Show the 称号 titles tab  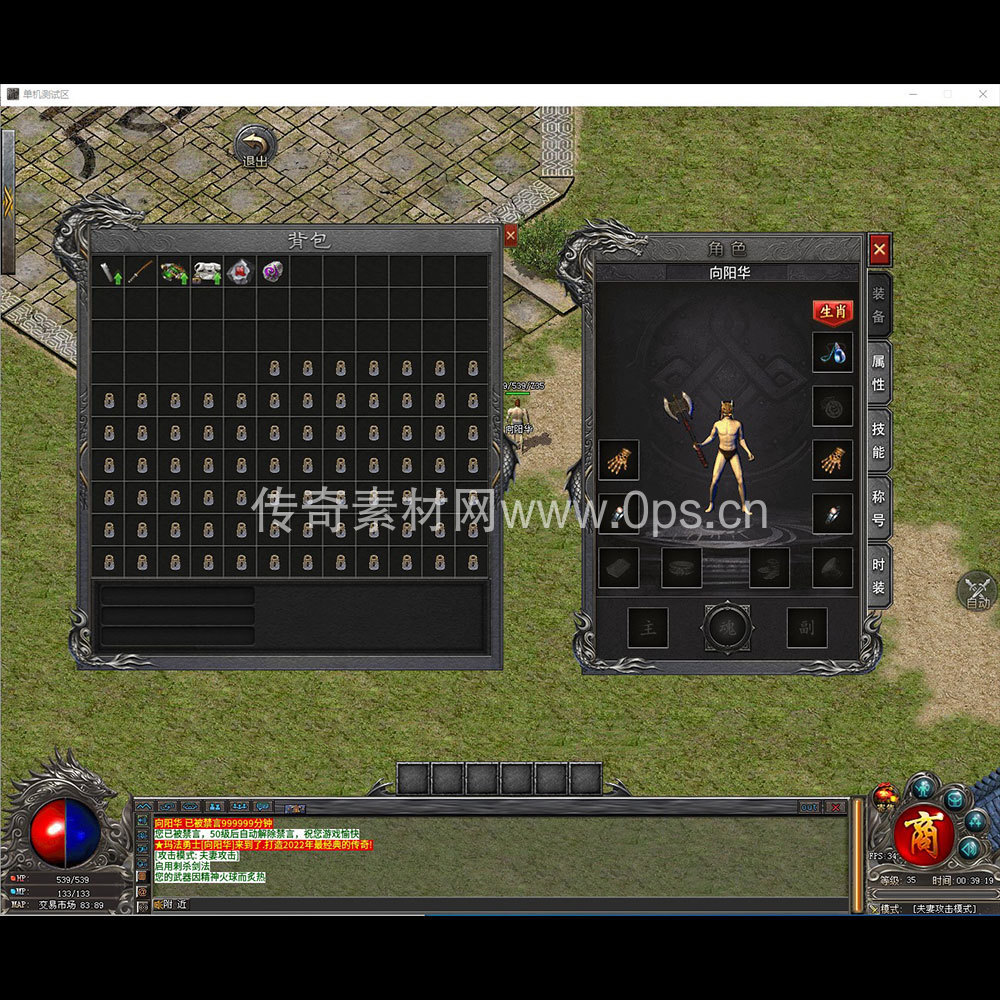878,507
